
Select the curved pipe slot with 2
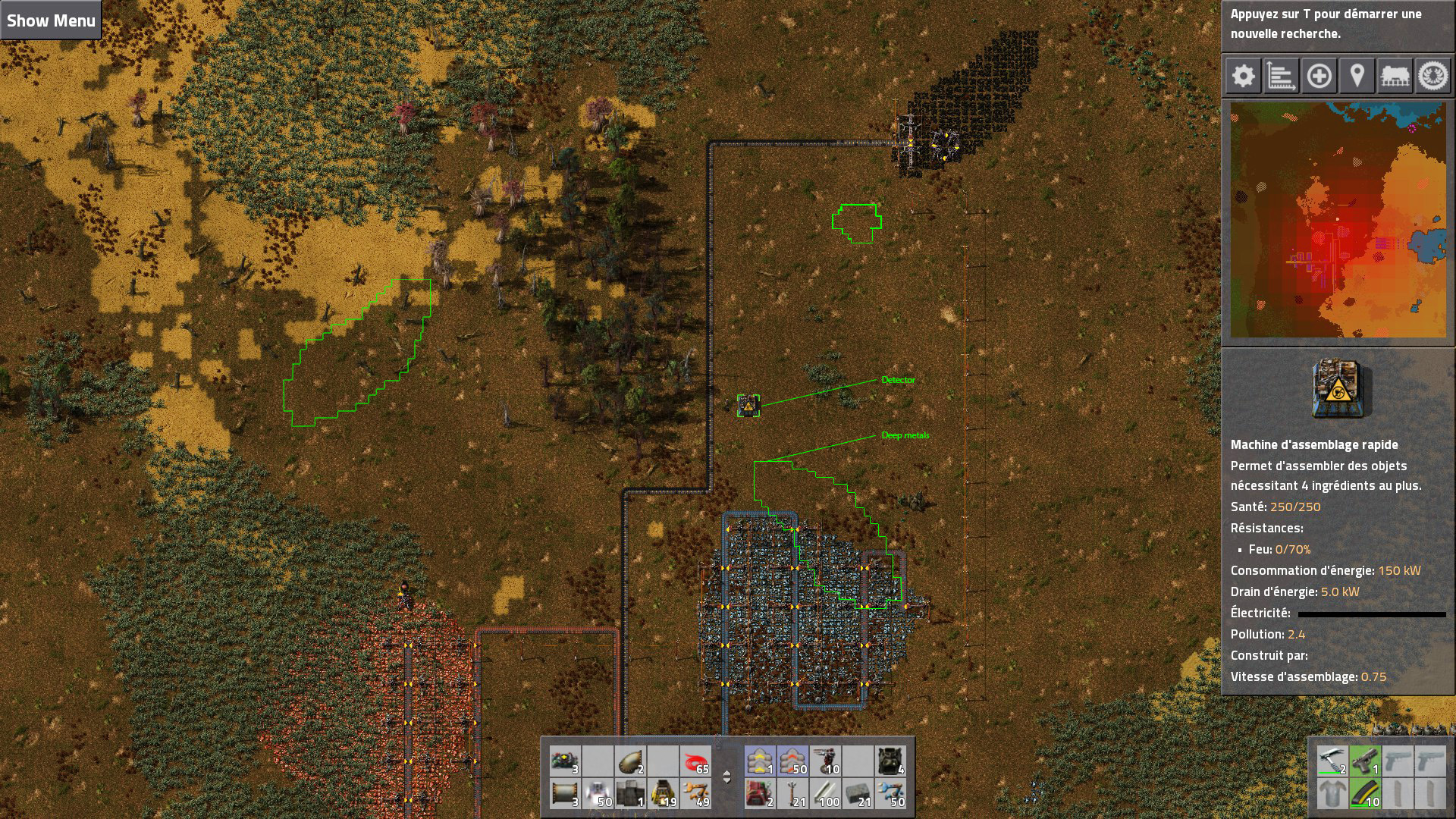click(x=630, y=761)
